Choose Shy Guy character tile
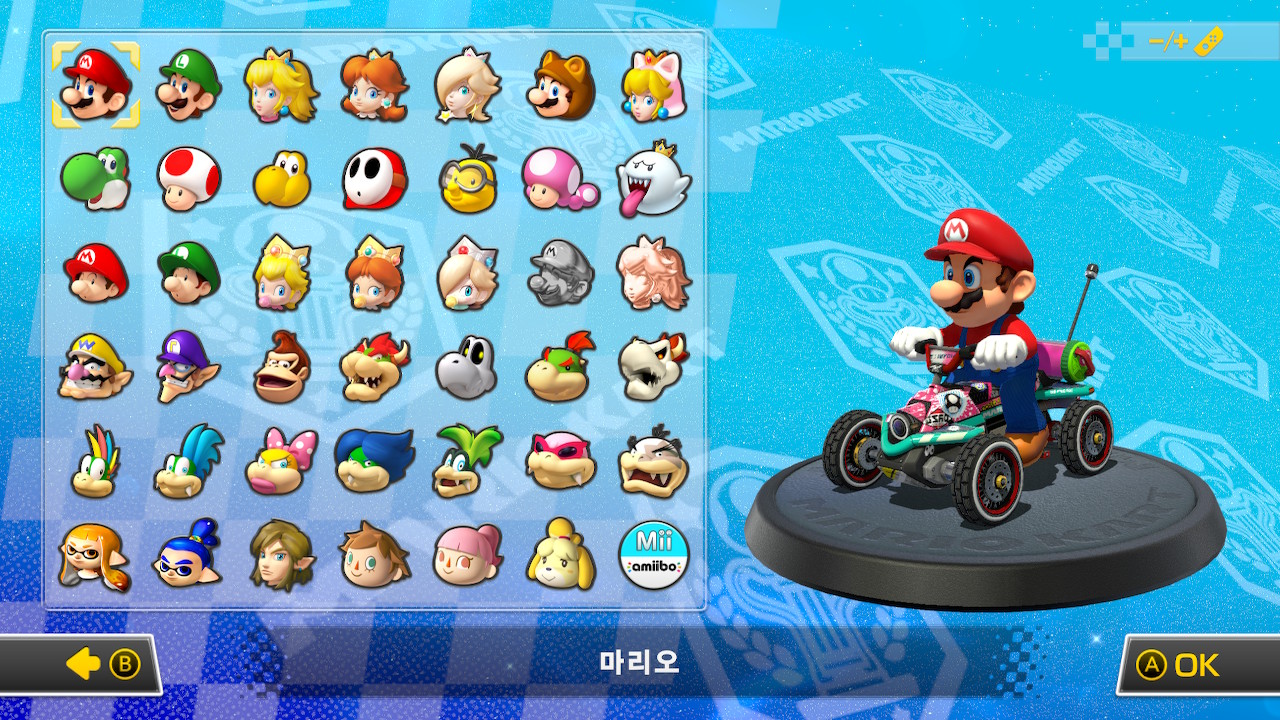 [x=374, y=178]
